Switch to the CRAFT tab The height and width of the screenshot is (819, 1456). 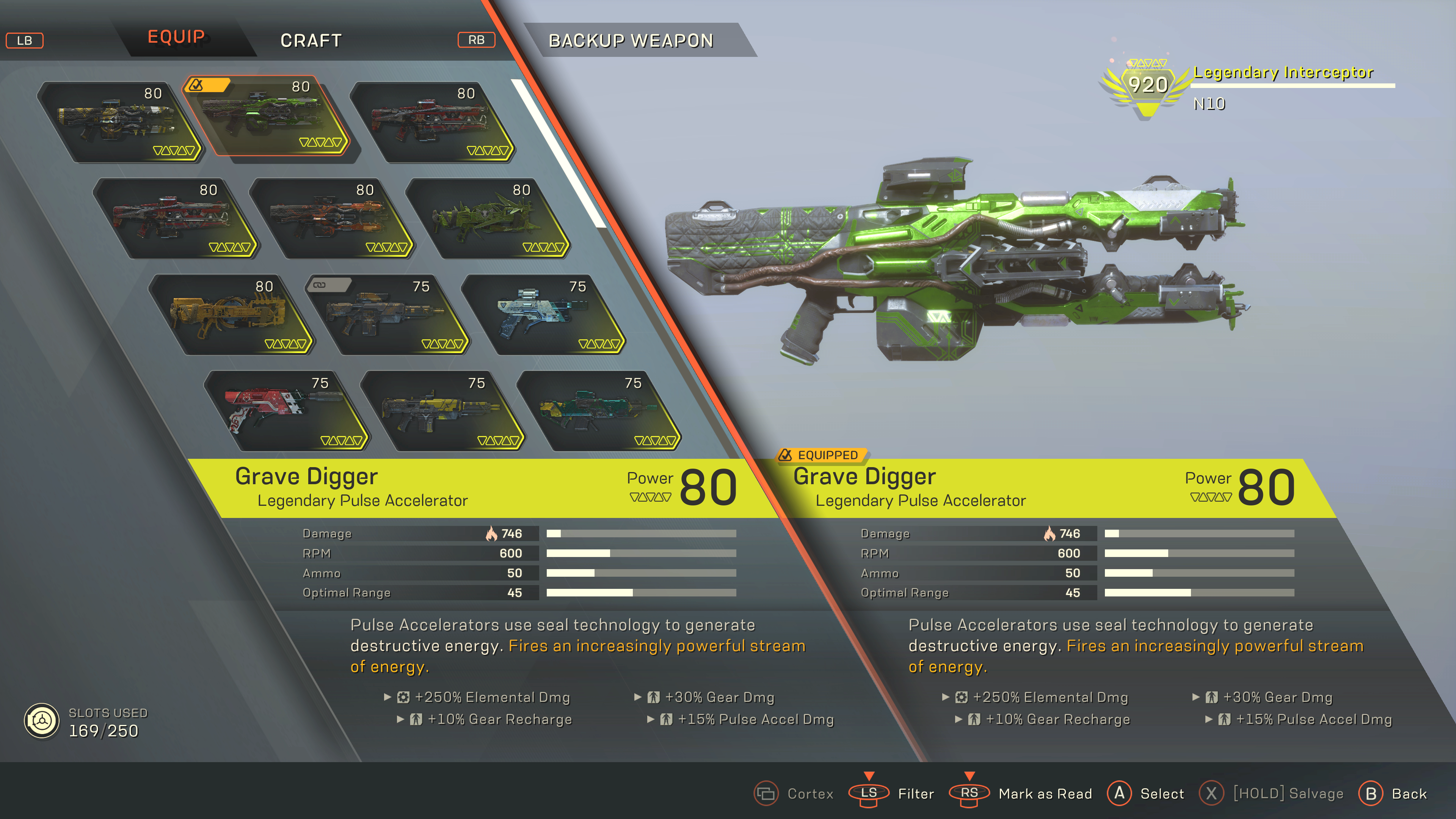click(x=311, y=41)
